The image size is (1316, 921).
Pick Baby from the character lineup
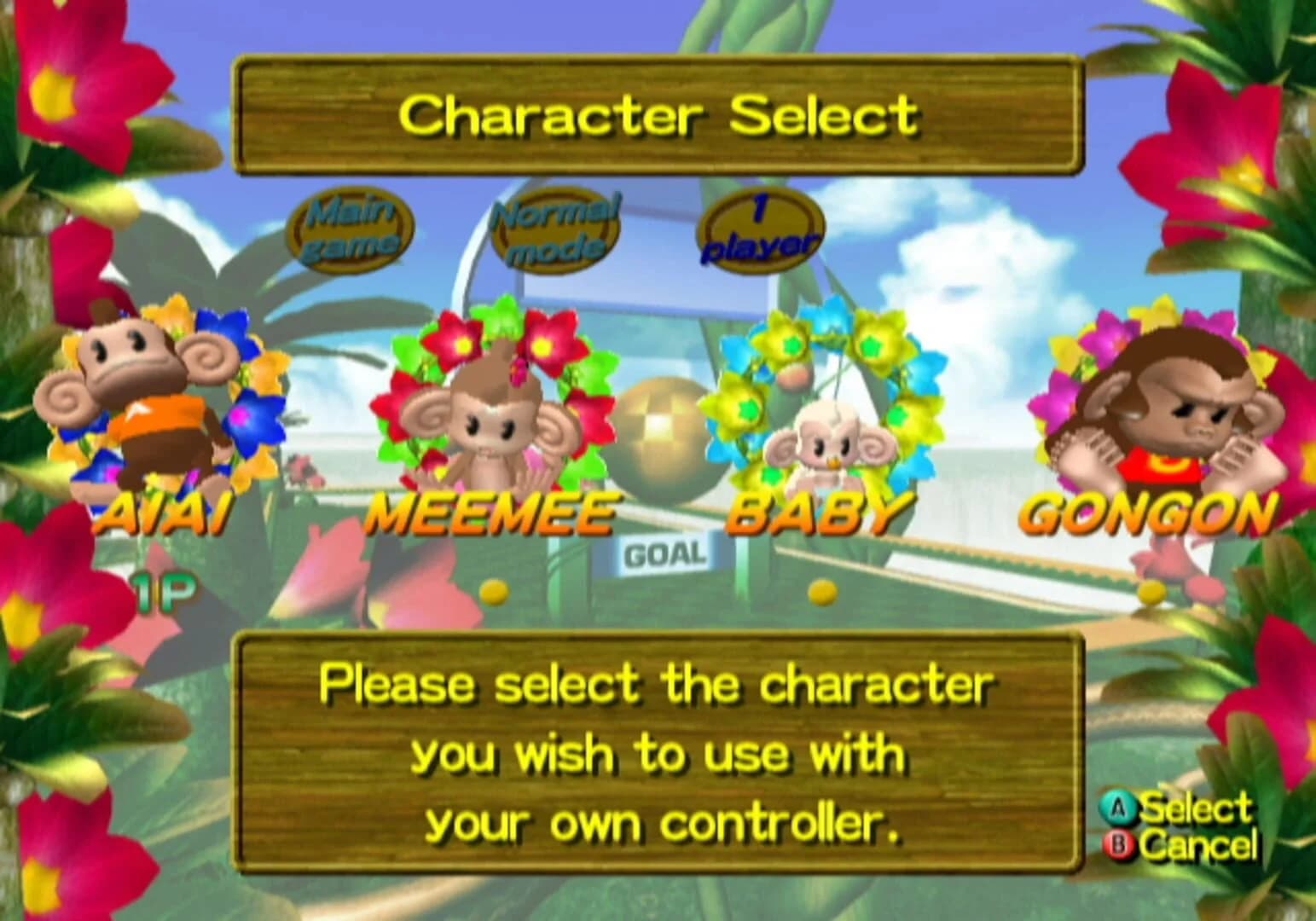[x=823, y=443]
